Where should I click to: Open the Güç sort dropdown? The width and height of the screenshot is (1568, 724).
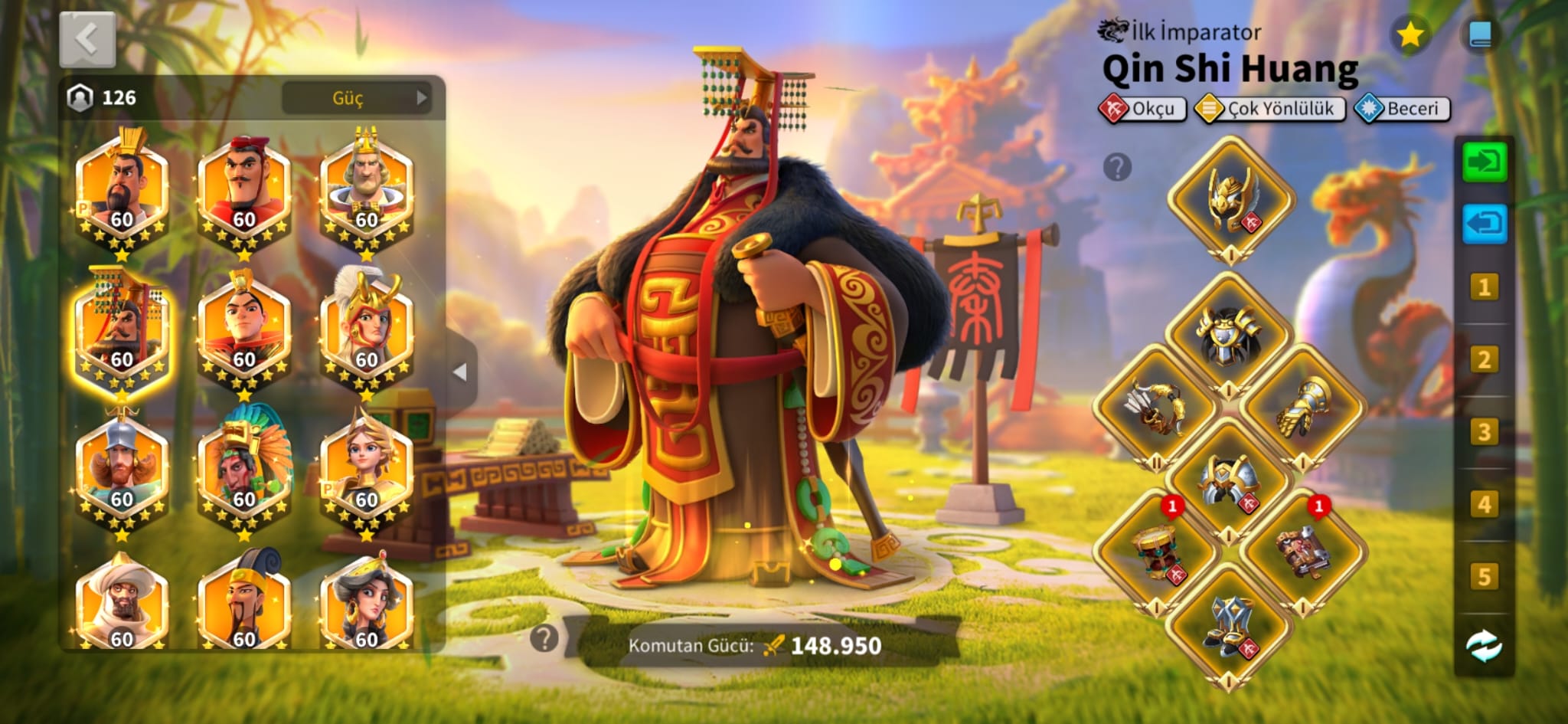pyautogui.click(x=356, y=98)
